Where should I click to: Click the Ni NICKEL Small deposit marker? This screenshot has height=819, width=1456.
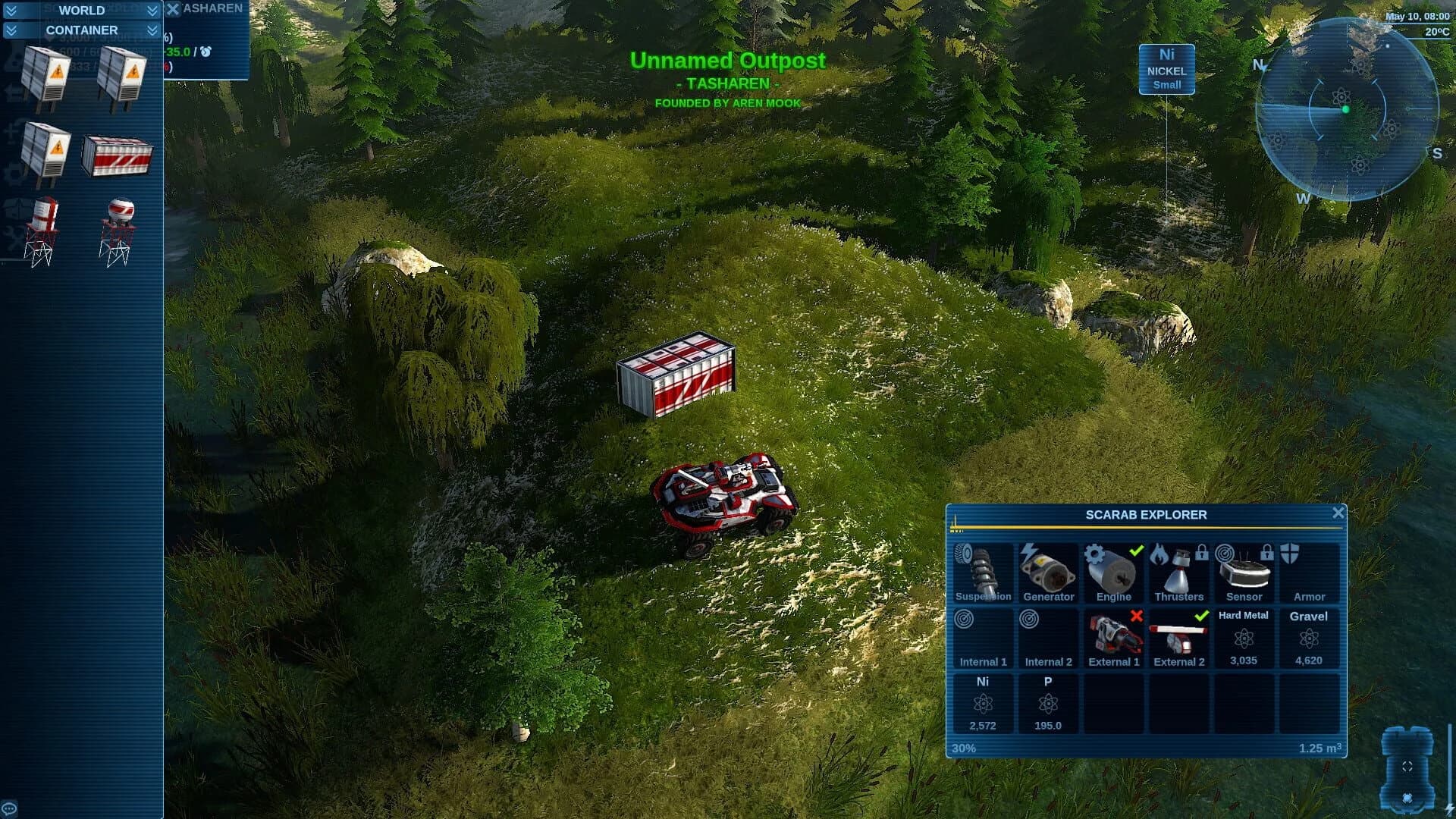coord(1166,68)
